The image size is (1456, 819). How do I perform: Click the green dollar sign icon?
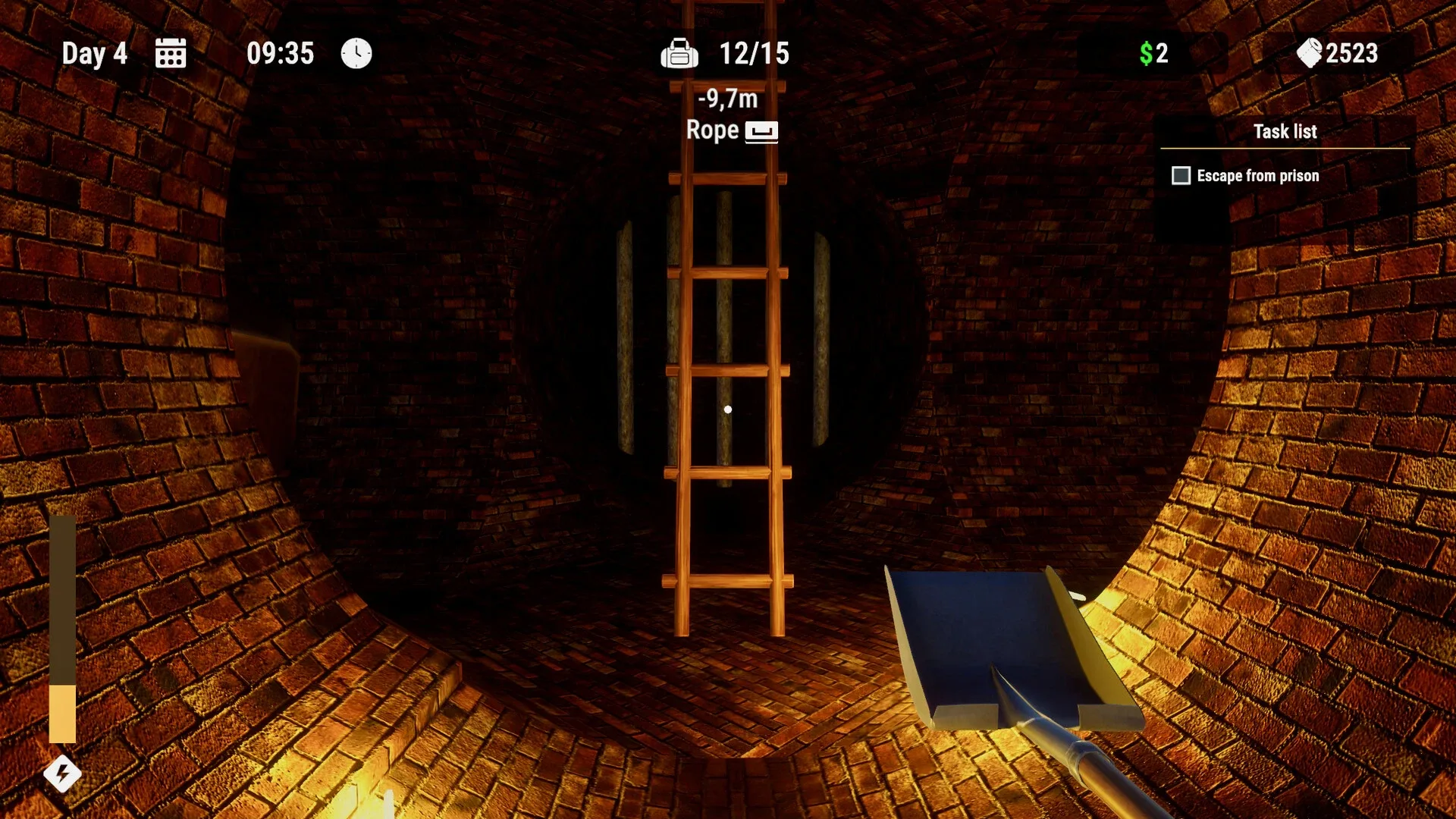click(x=1147, y=52)
